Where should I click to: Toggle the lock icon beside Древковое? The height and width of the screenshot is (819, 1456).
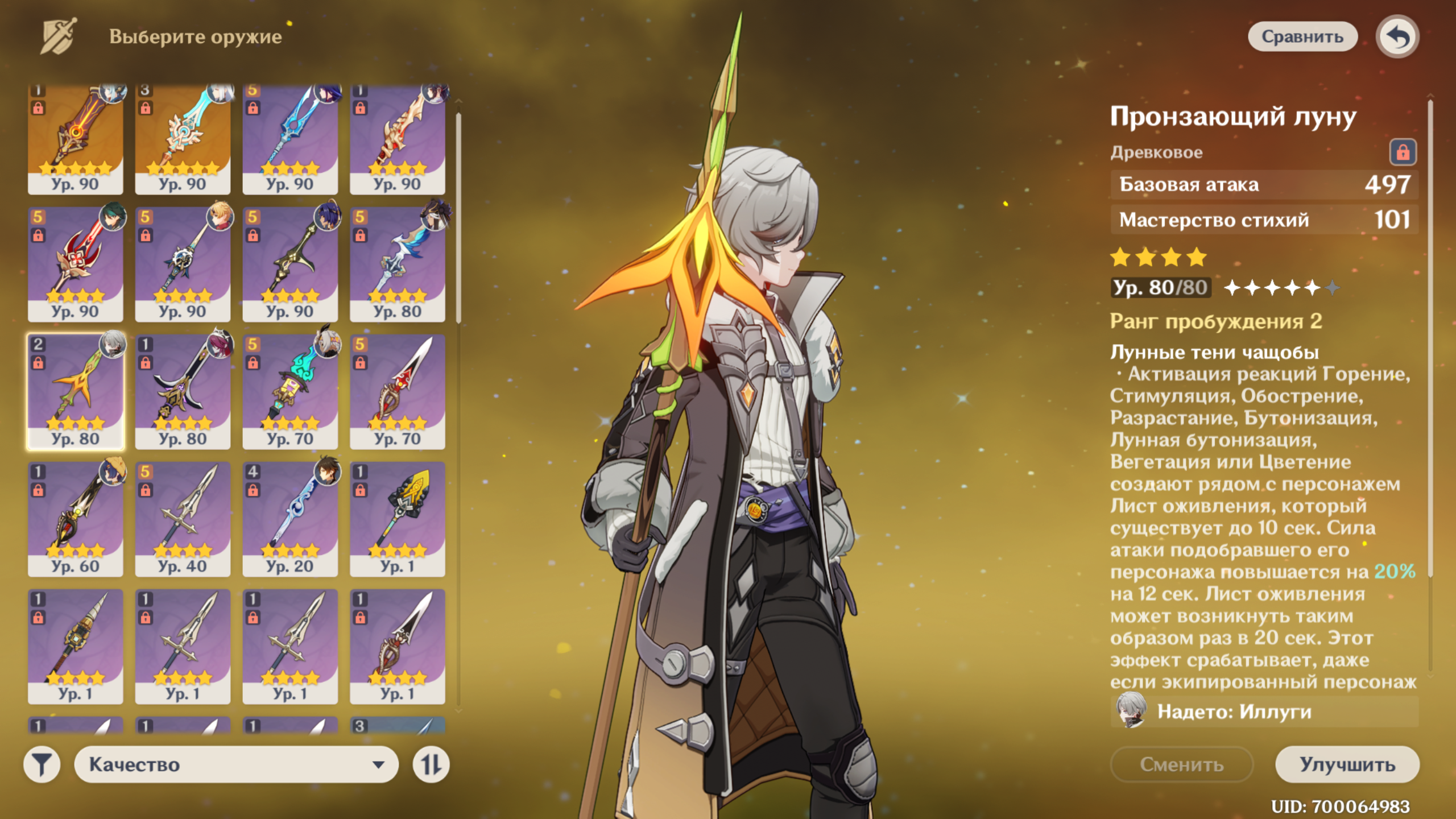pos(1403,152)
